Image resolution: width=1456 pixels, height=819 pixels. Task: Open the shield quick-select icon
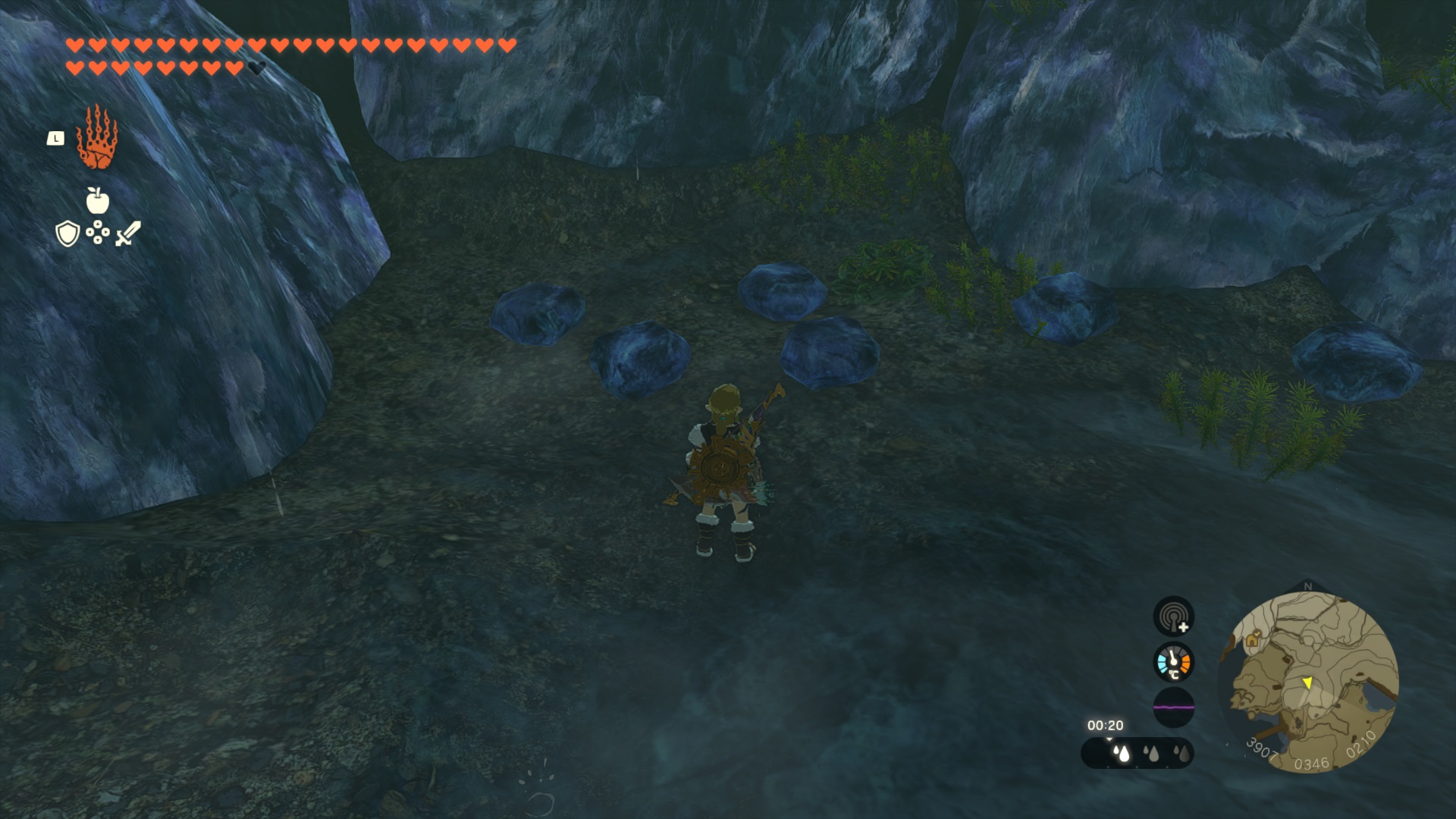(67, 234)
